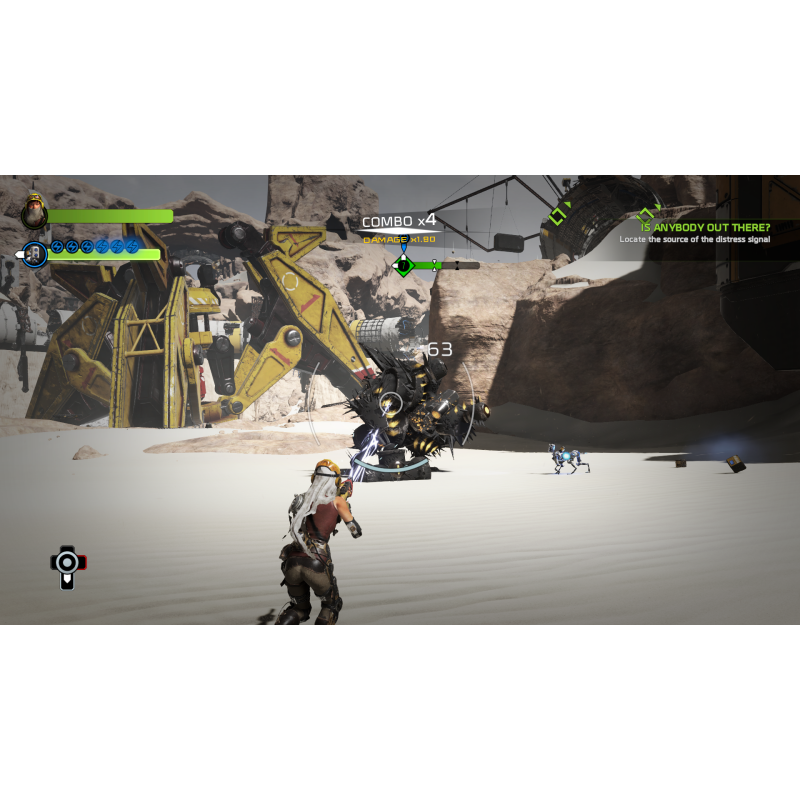Select the green waypoint marker above objective title

(x=646, y=213)
